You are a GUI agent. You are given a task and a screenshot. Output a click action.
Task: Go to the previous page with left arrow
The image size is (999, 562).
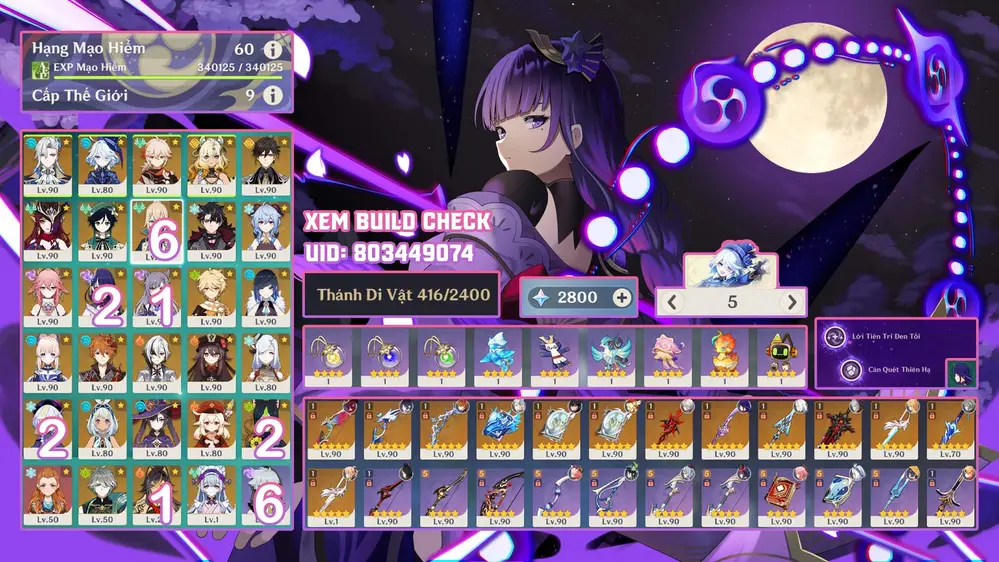tap(673, 302)
